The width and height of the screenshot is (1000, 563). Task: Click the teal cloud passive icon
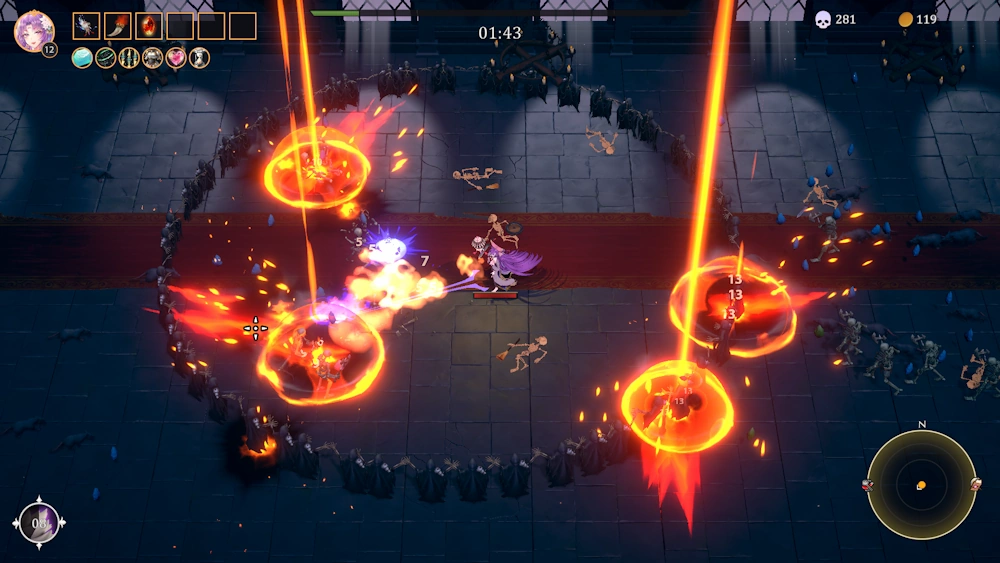[82, 58]
